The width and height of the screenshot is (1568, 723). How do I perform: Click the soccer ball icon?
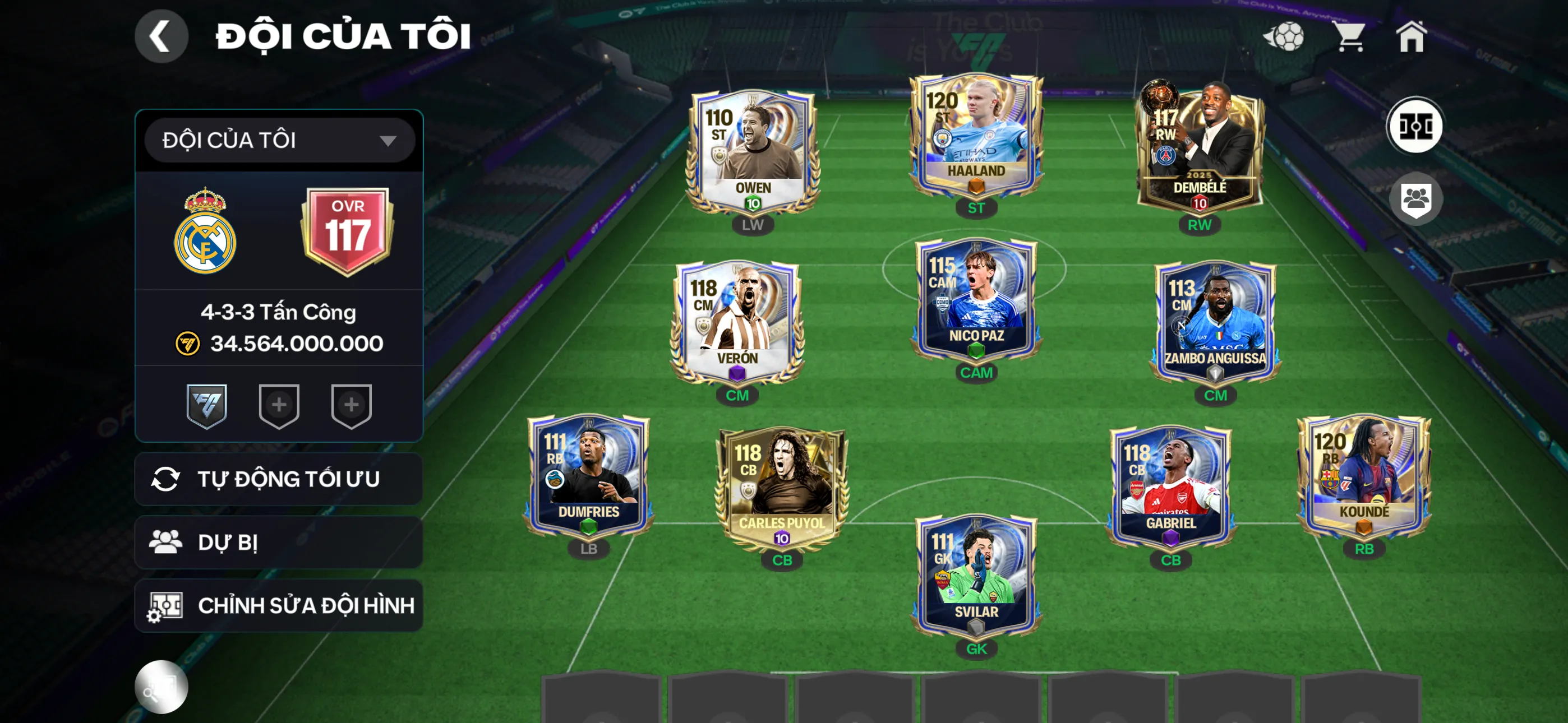(x=1284, y=36)
